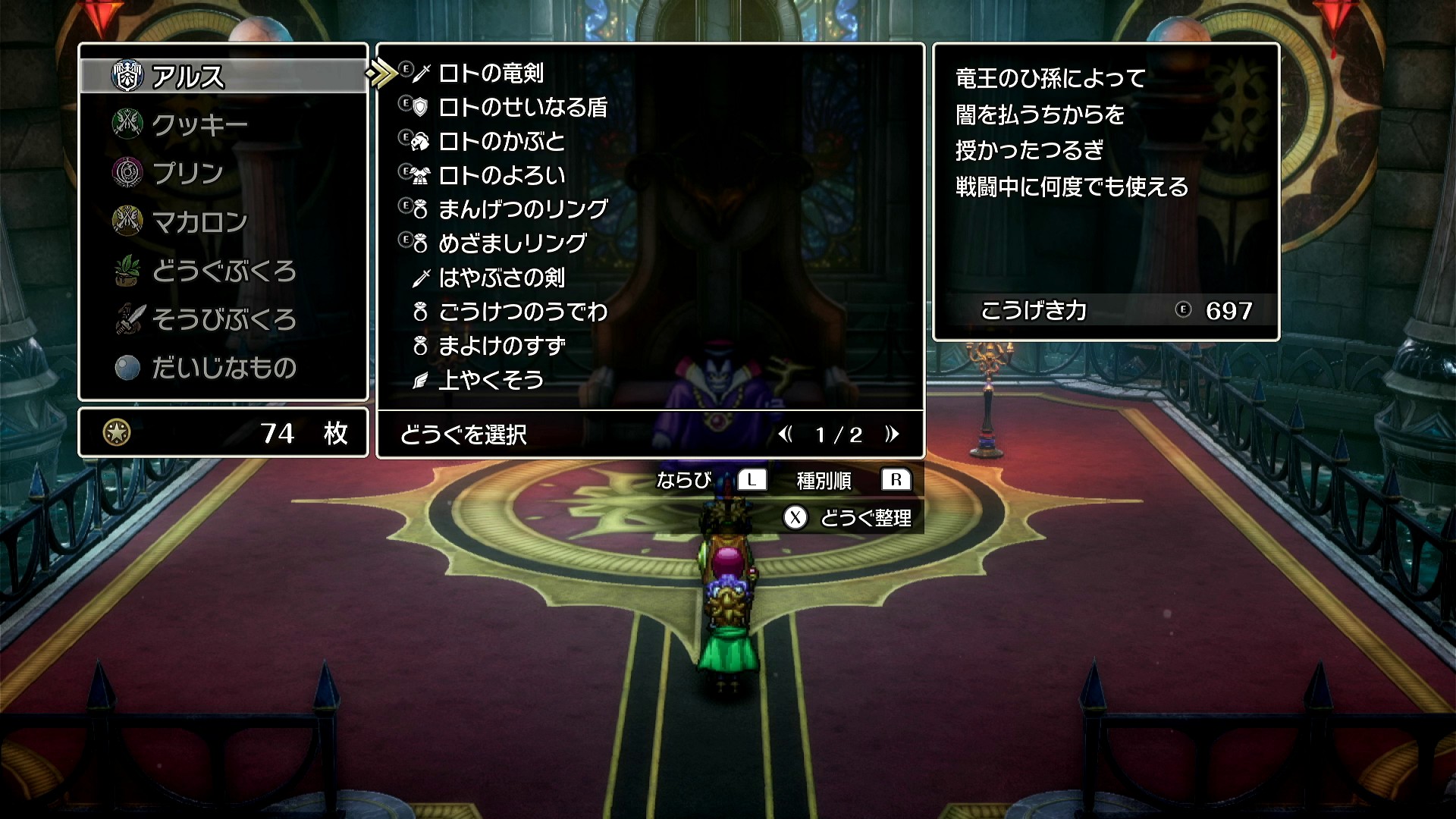Select party member アルス

tap(188, 76)
